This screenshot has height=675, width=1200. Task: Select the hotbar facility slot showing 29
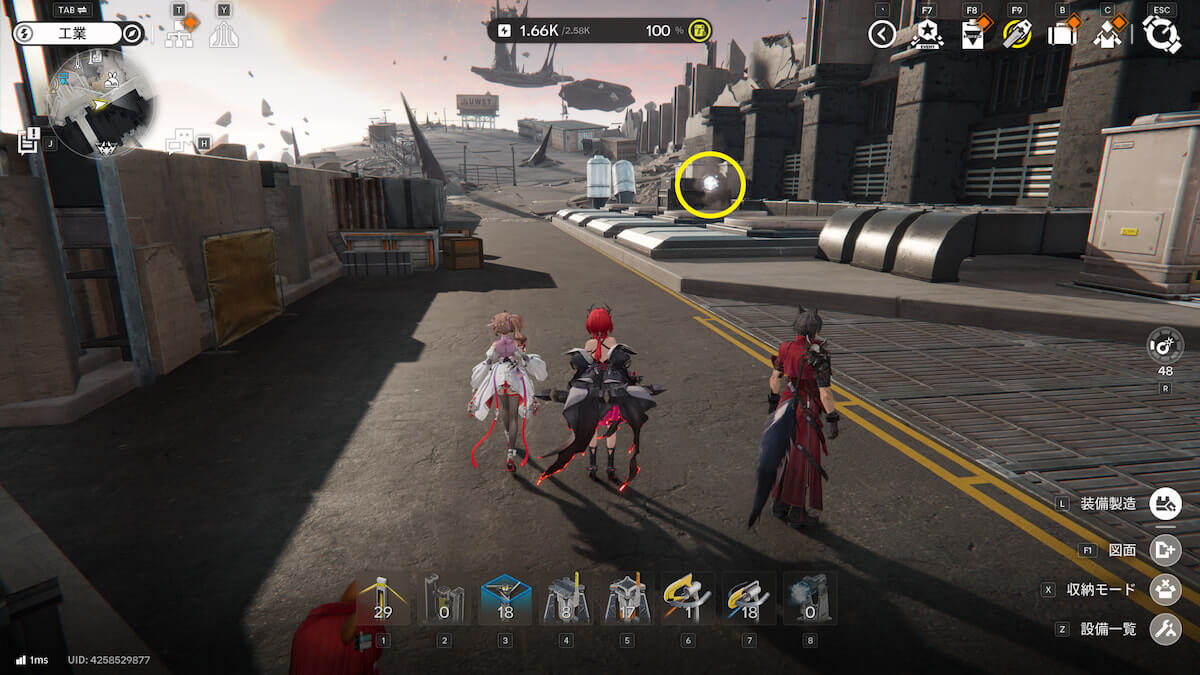click(x=383, y=601)
